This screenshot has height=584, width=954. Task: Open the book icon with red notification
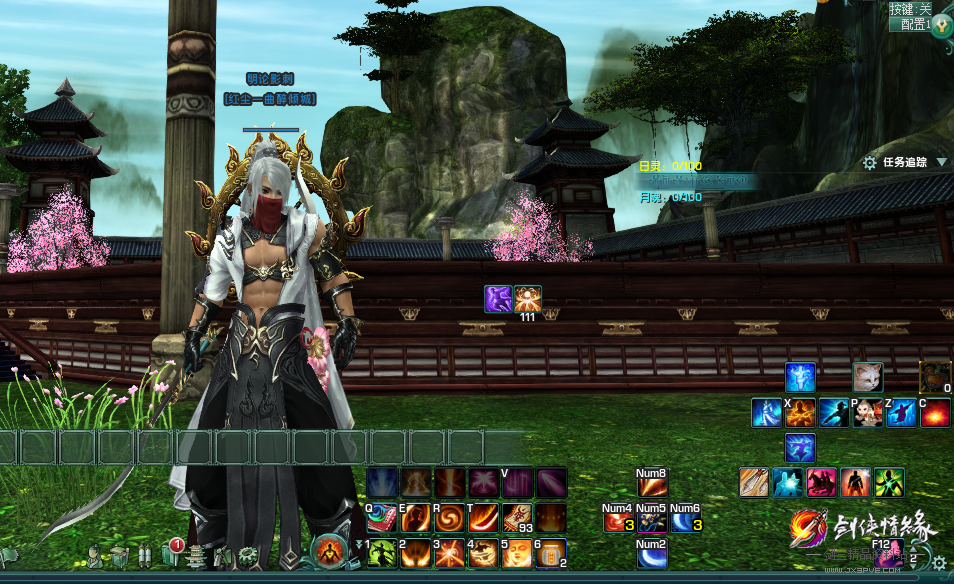(x=168, y=554)
